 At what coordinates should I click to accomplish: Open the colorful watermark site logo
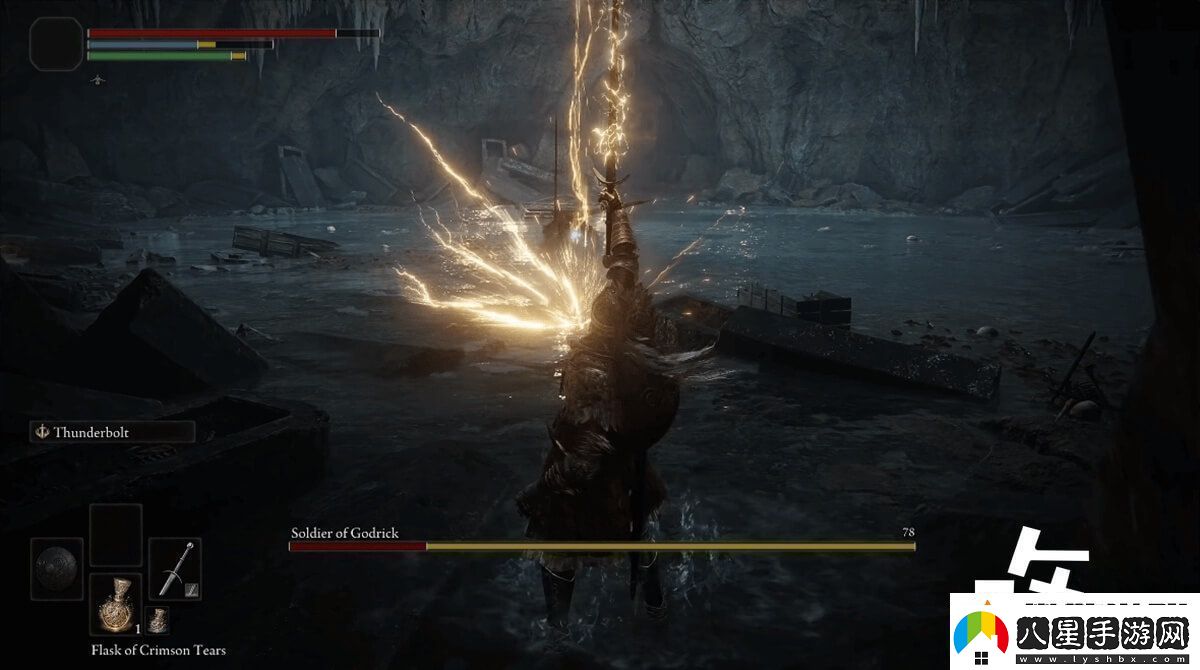(982, 634)
